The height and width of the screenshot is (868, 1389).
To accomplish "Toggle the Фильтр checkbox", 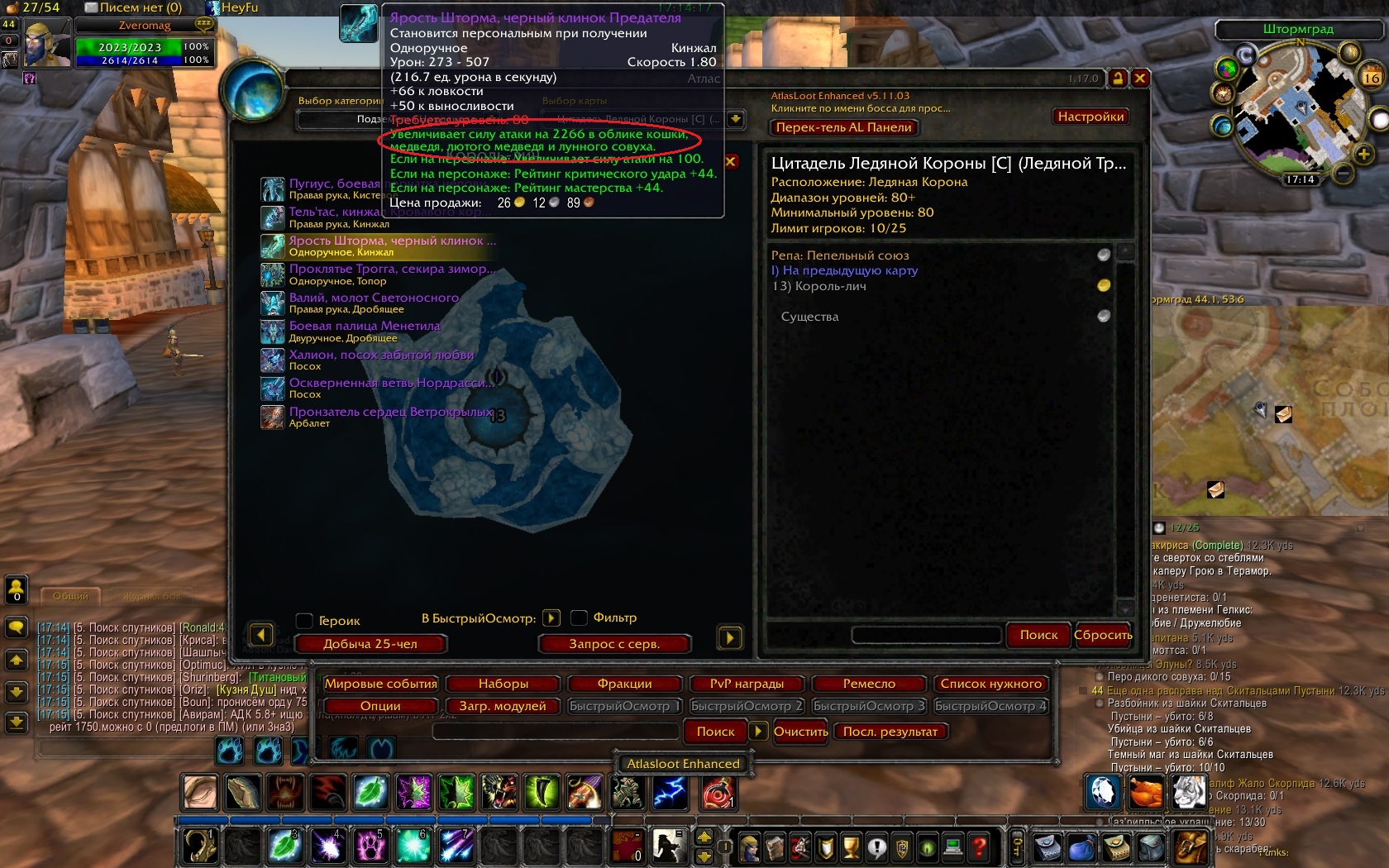I will (580, 618).
